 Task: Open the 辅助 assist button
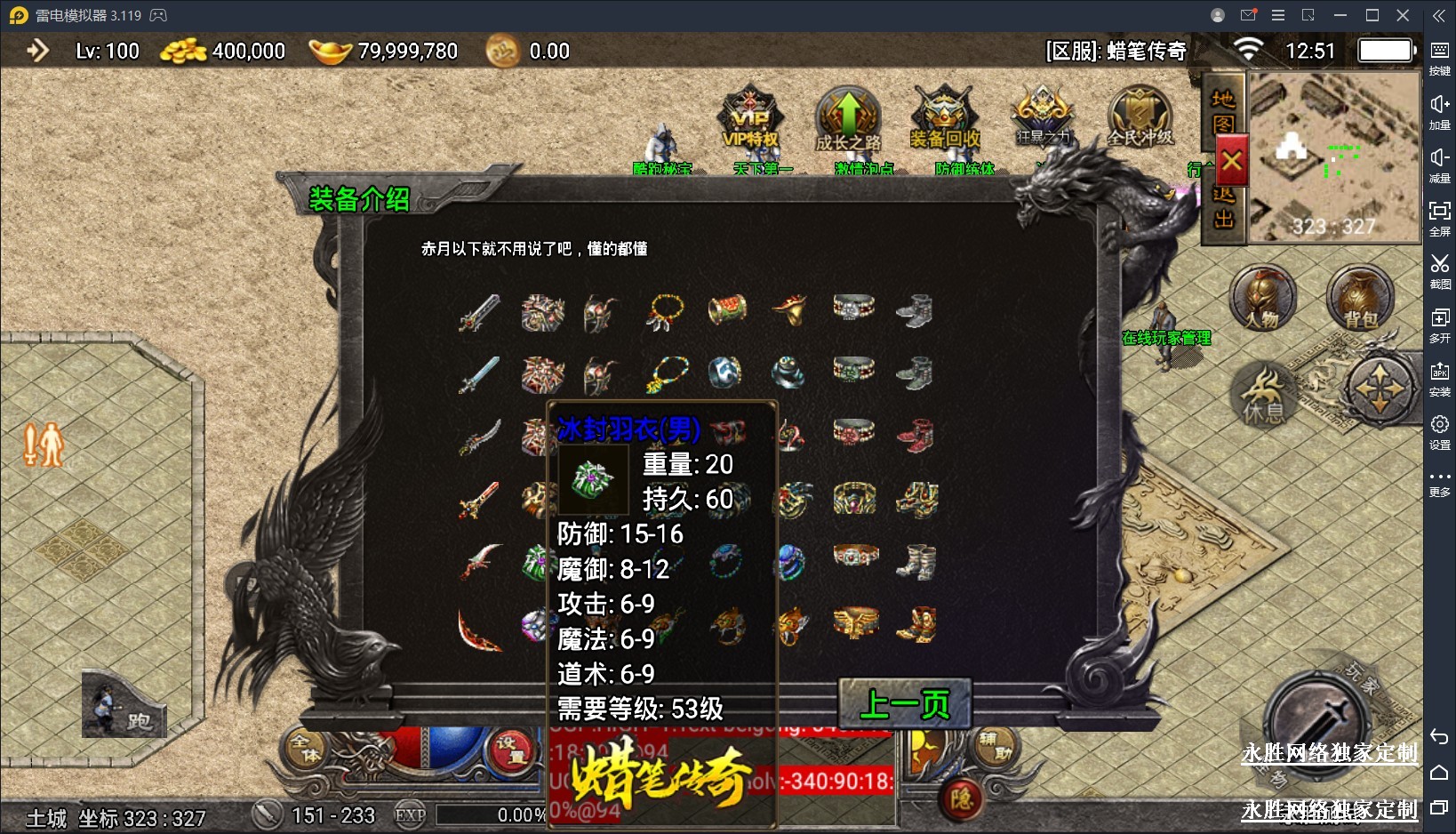[995, 747]
